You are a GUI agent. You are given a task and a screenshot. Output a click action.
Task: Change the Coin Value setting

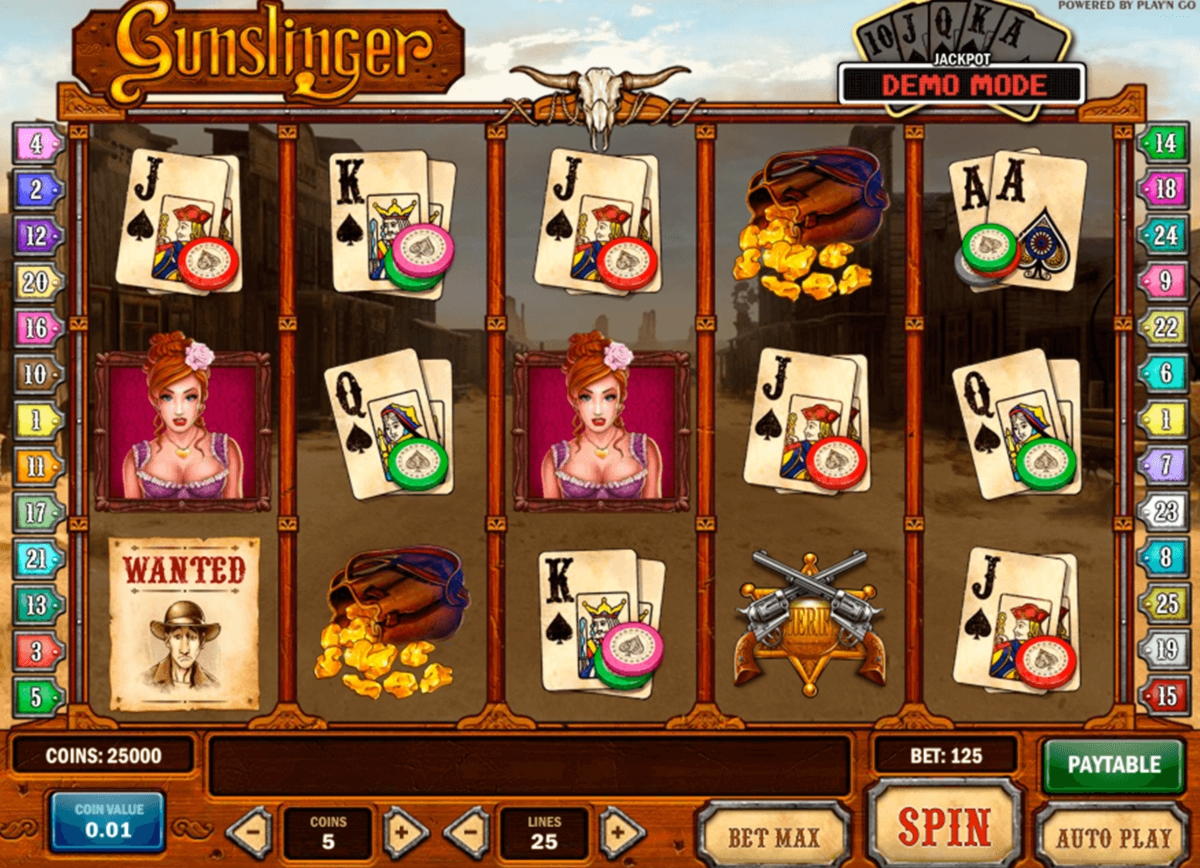(107, 822)
